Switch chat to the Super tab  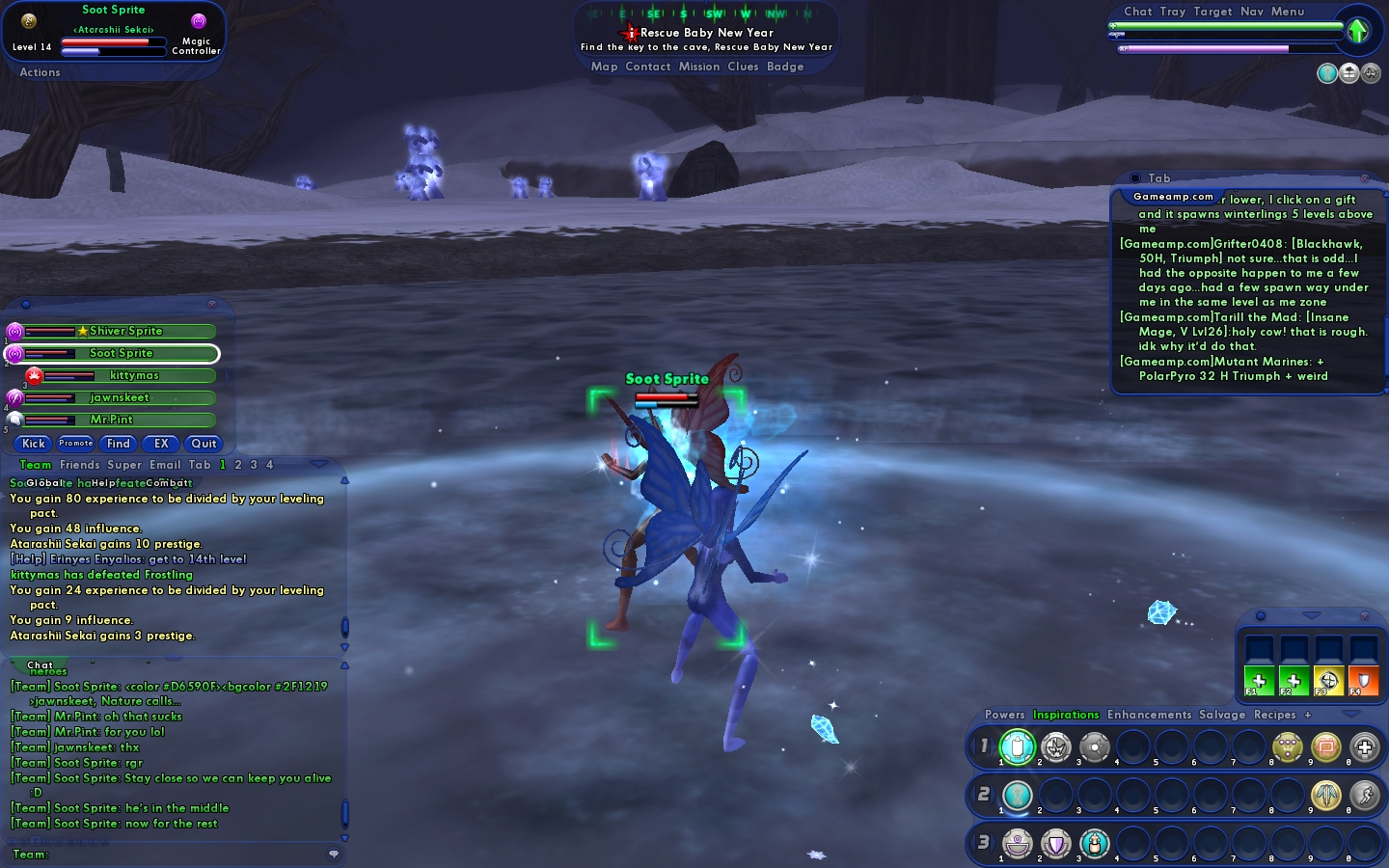(x=124, y=465)
